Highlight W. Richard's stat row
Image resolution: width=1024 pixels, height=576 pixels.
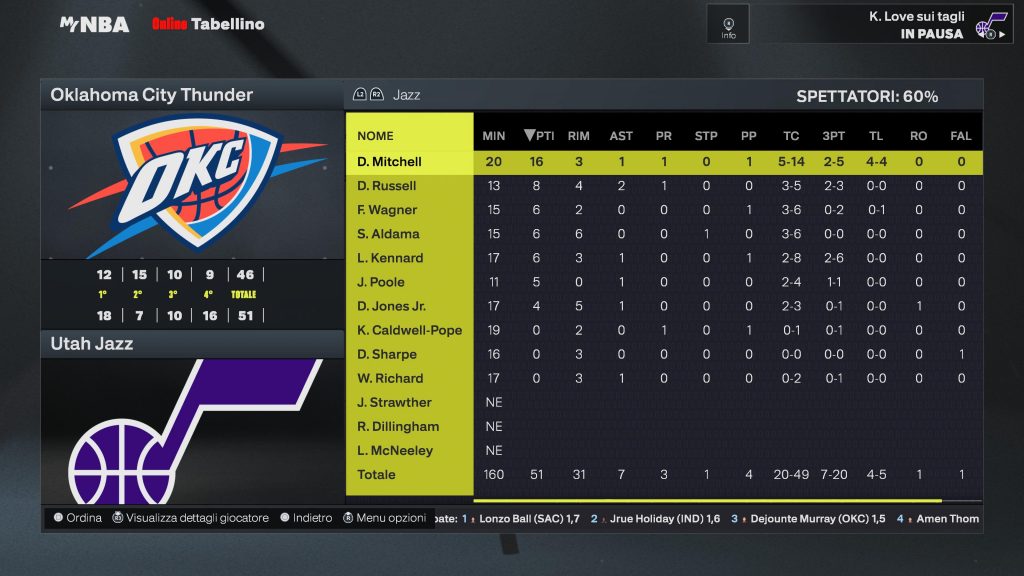pos(390,378)
